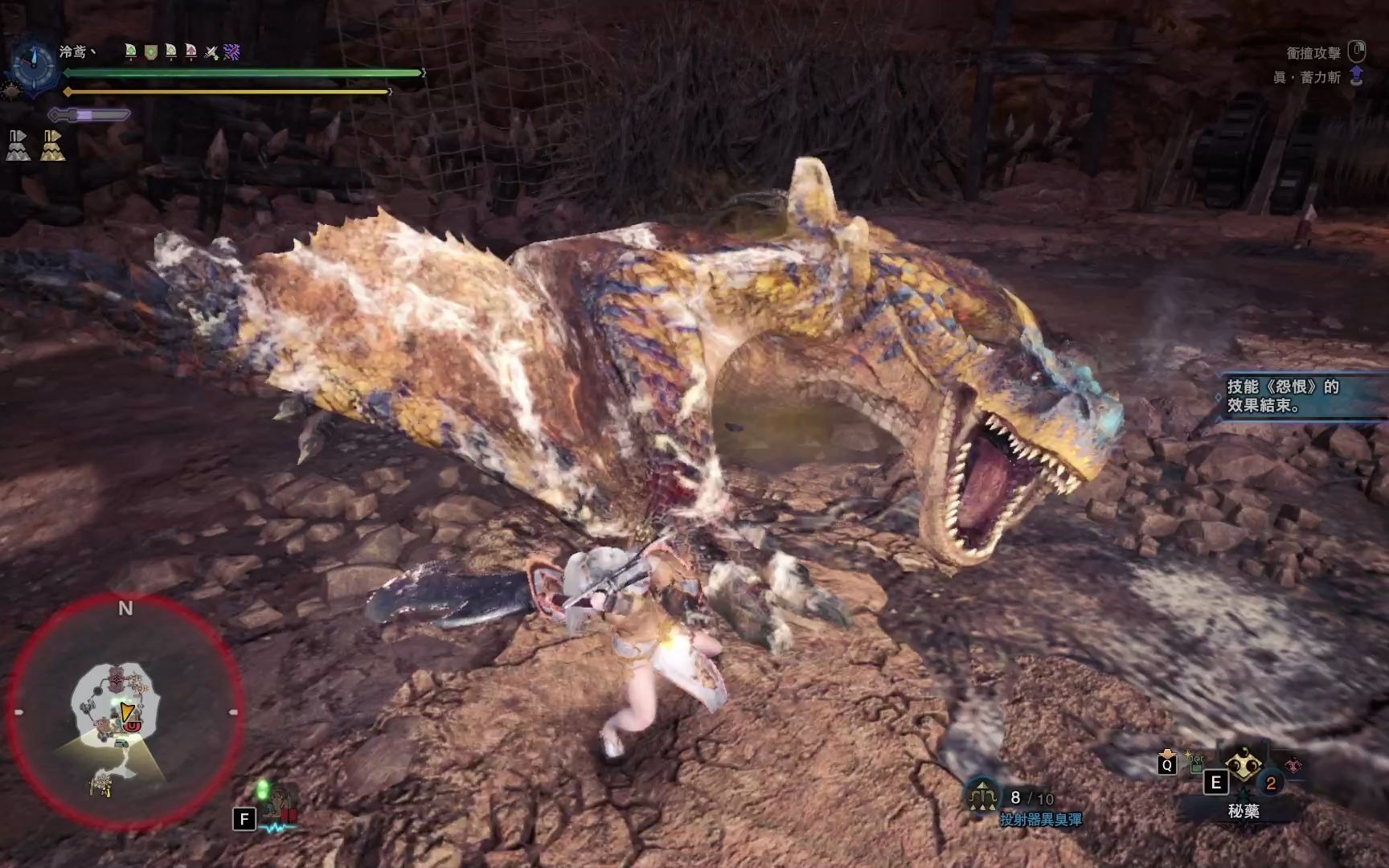Click the gold mantle icon

[x=53, y=145]
